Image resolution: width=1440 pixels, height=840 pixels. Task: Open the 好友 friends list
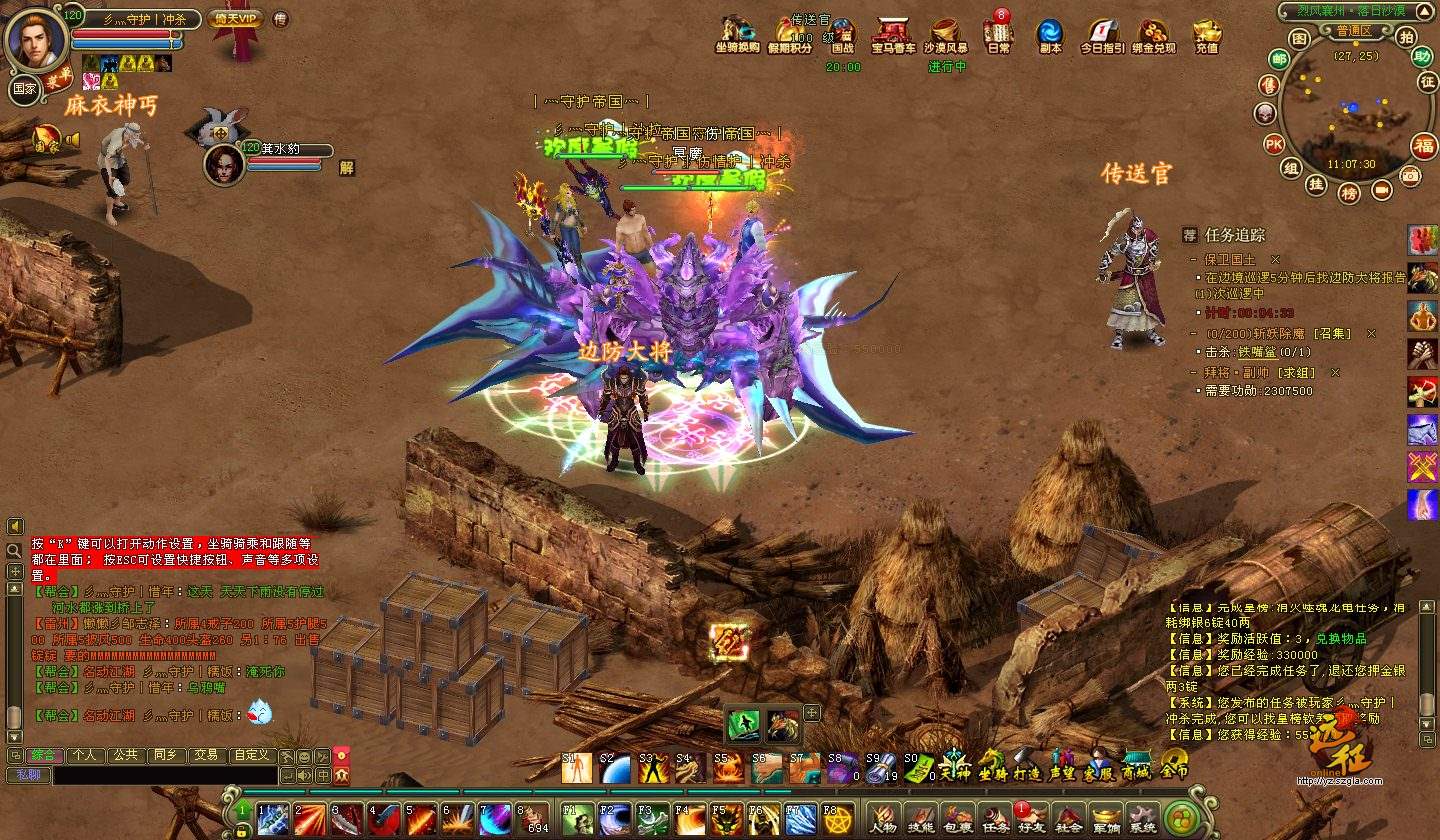(1030, 819)
